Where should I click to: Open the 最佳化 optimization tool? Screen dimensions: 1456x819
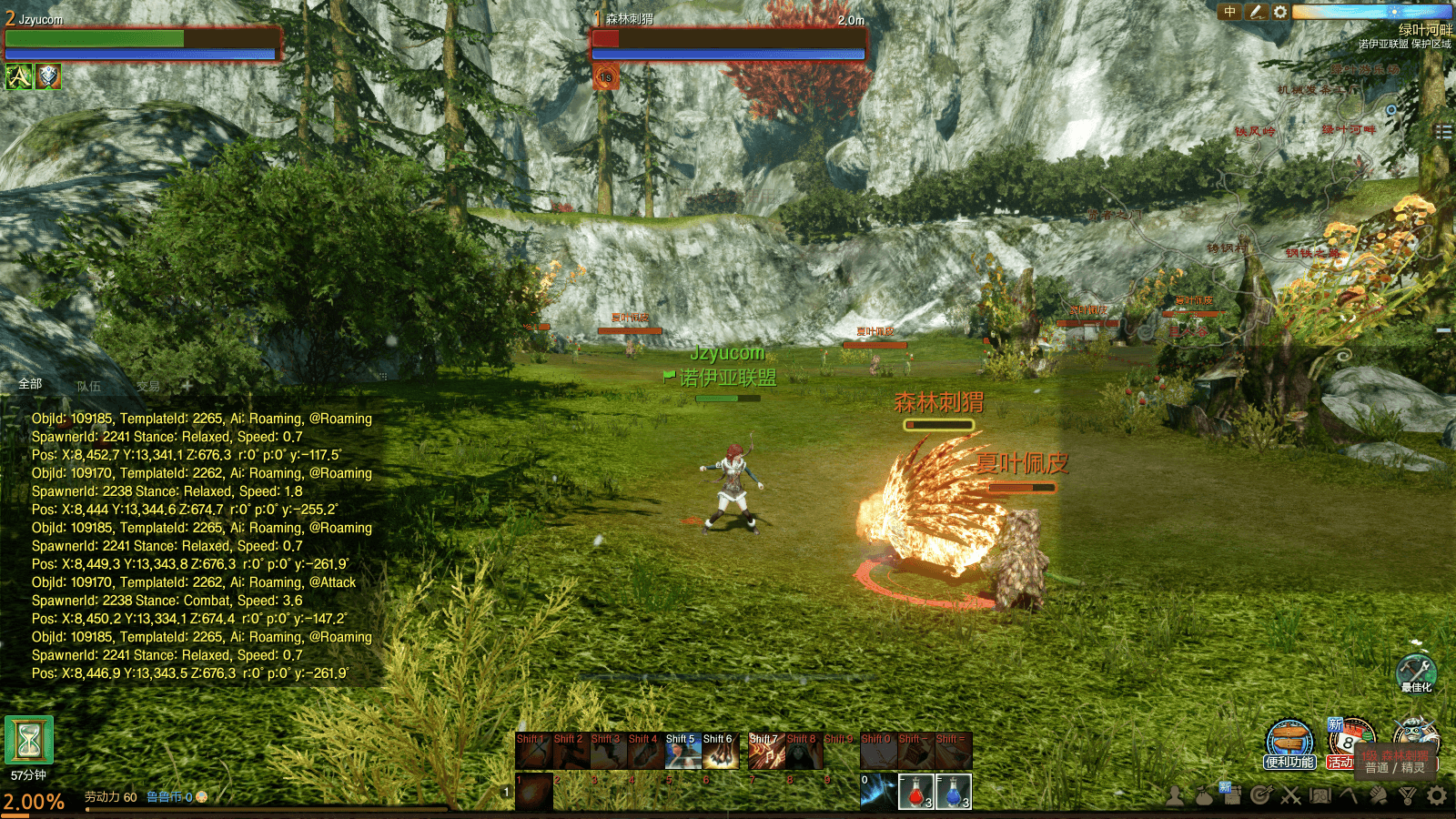(1416, 672)
